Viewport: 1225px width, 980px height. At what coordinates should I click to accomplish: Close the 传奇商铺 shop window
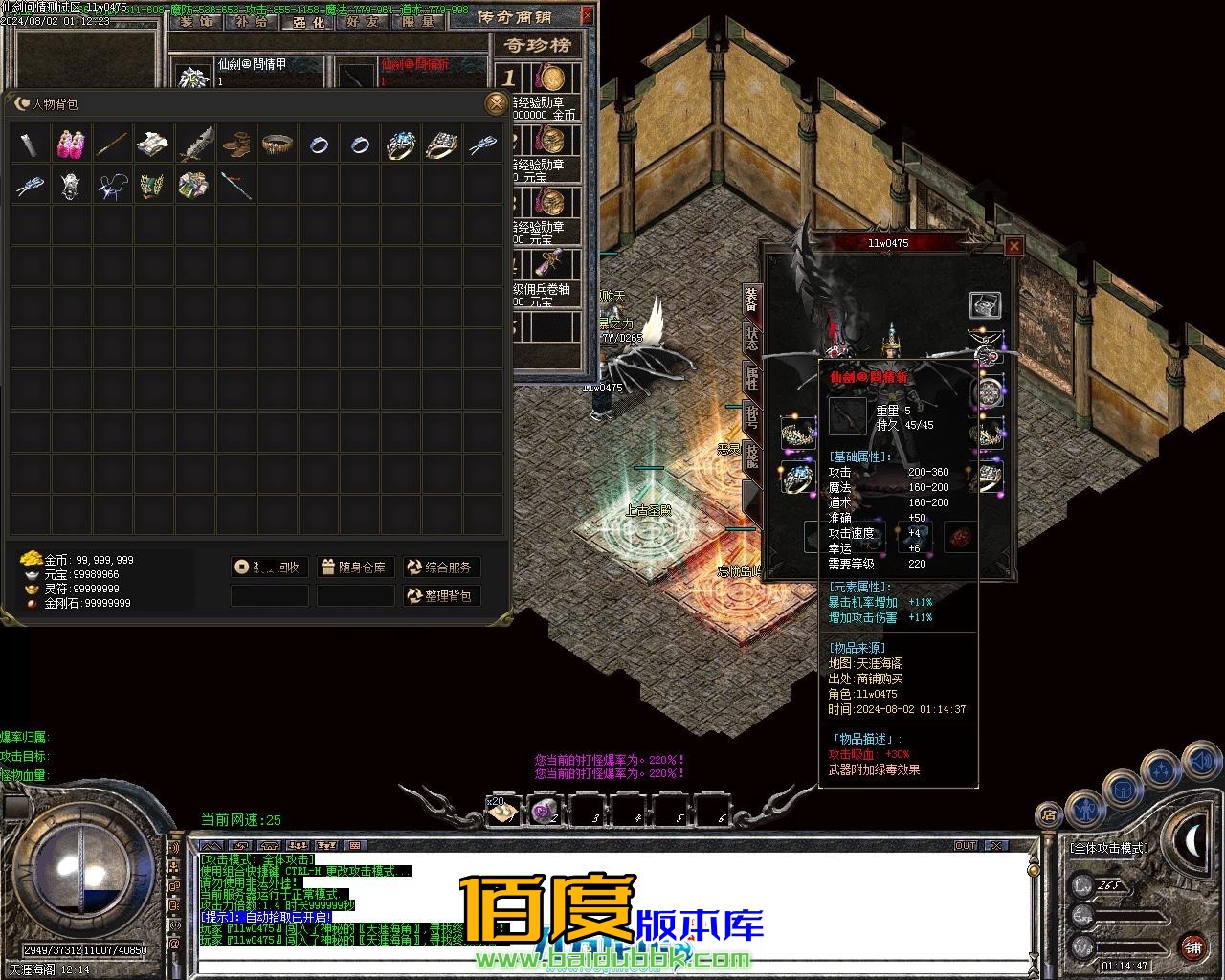(x=587, y=14)
